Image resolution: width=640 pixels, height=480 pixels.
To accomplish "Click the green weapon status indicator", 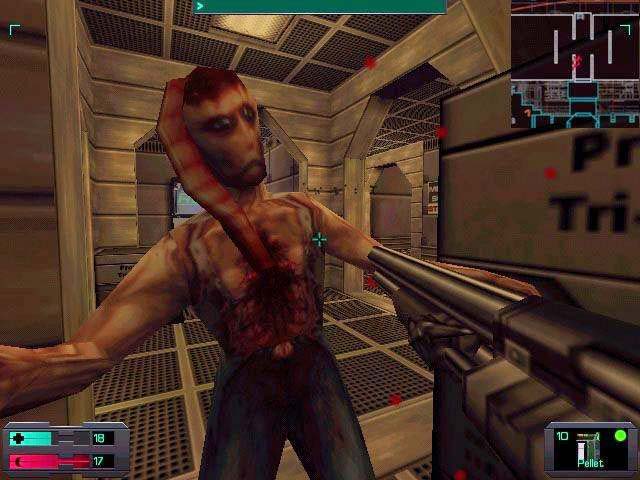I will (620, 435).
